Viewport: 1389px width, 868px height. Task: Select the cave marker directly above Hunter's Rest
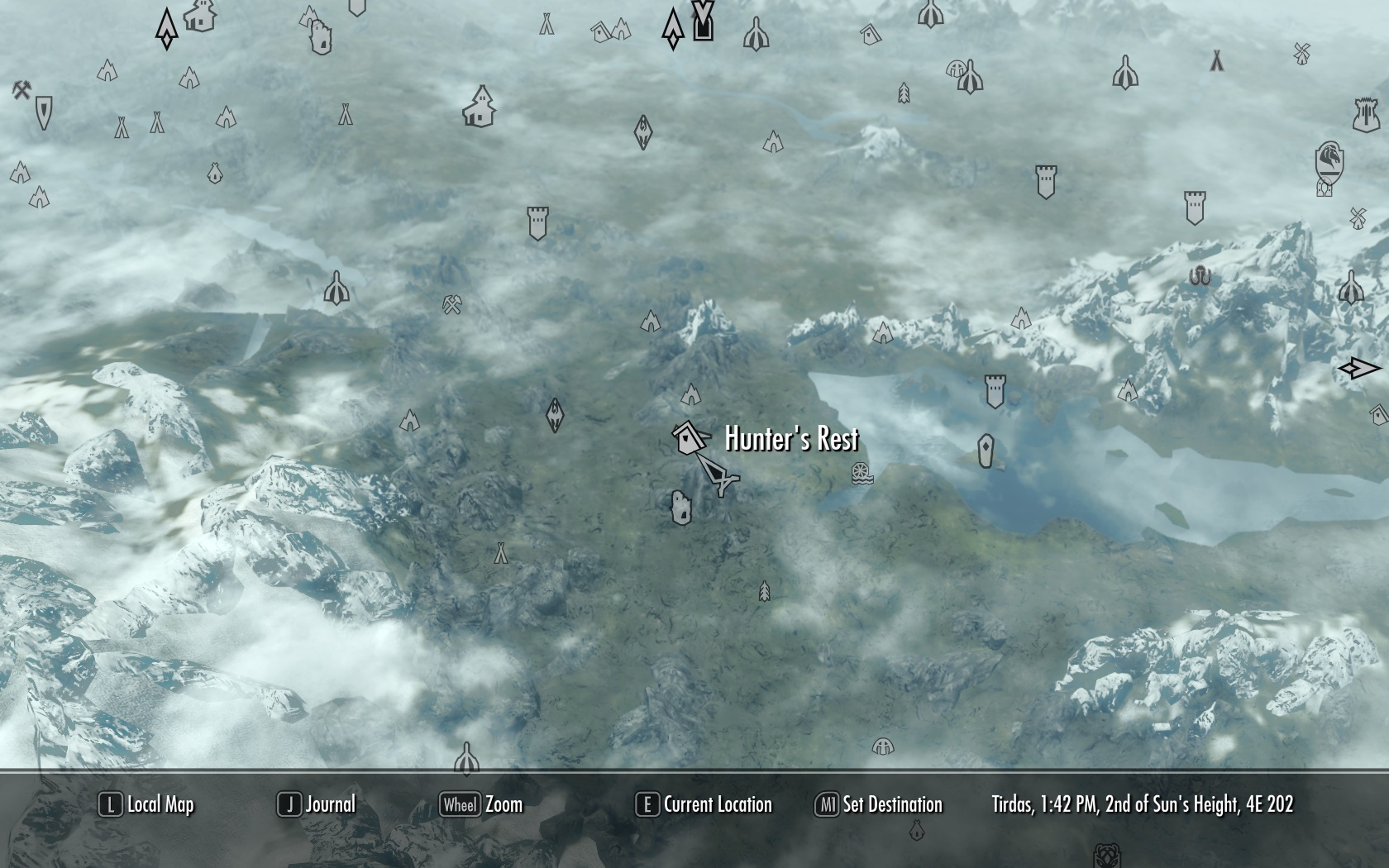pos(690,394)
